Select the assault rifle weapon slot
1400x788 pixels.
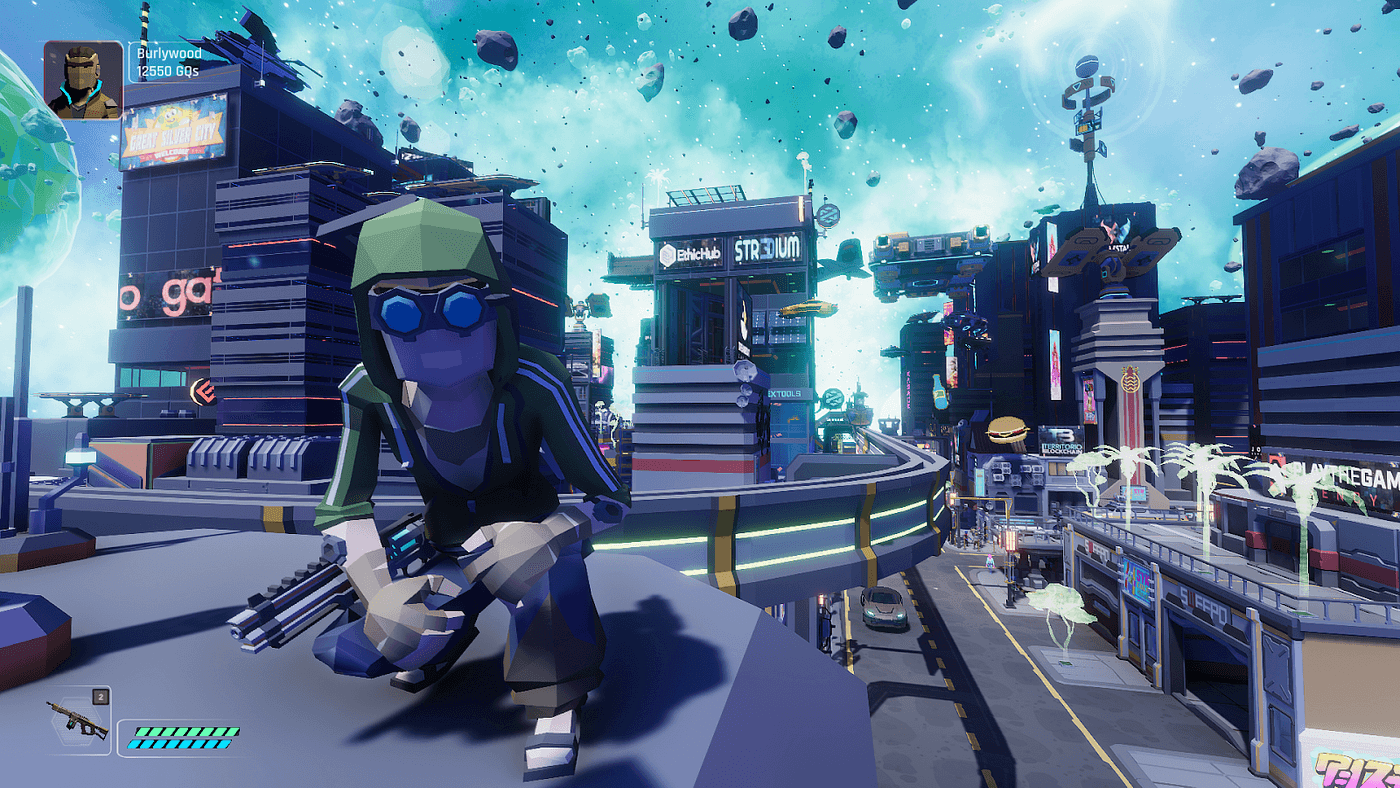78,719
